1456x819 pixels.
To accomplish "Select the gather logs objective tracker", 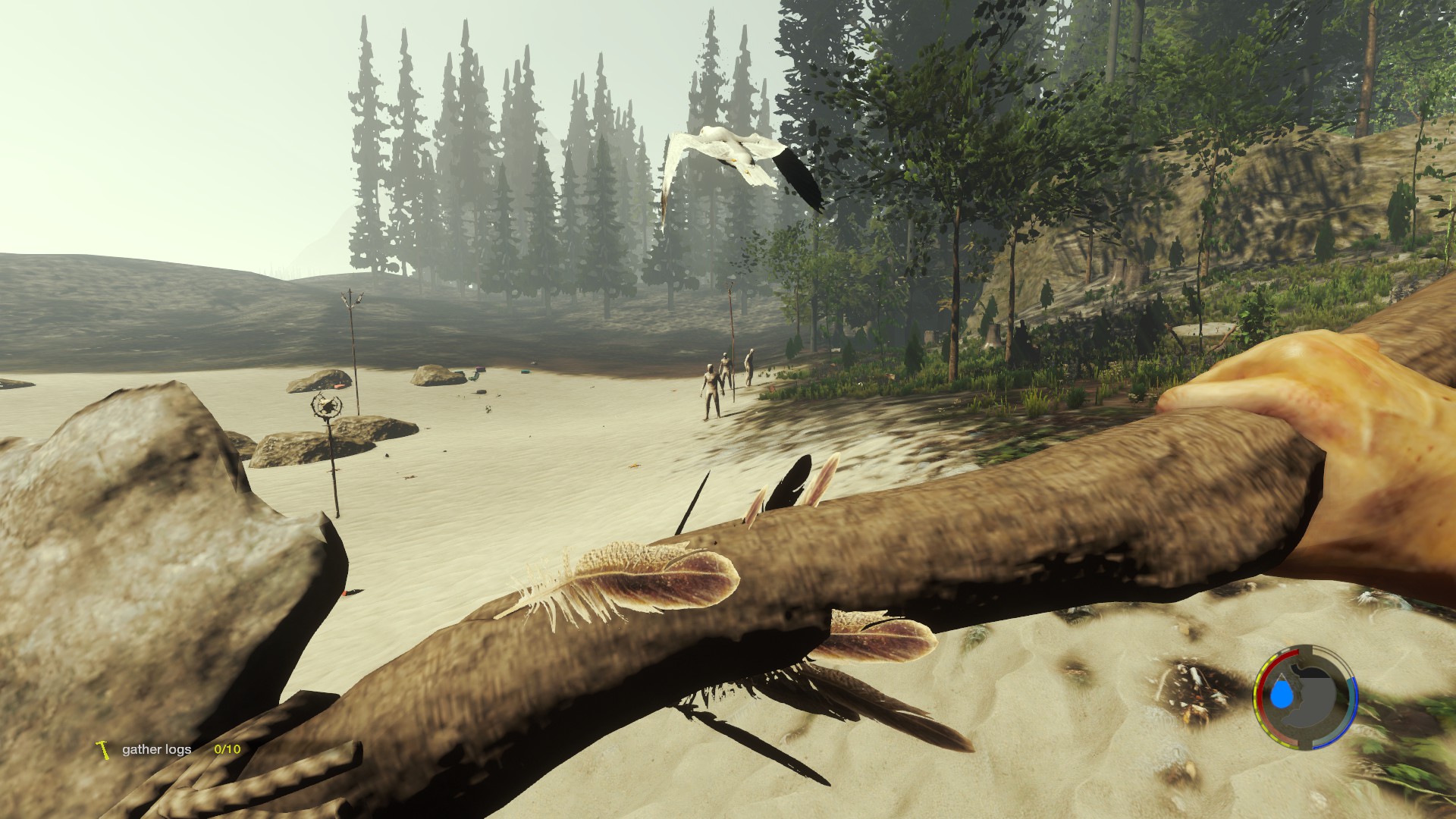I will [157, 749].
